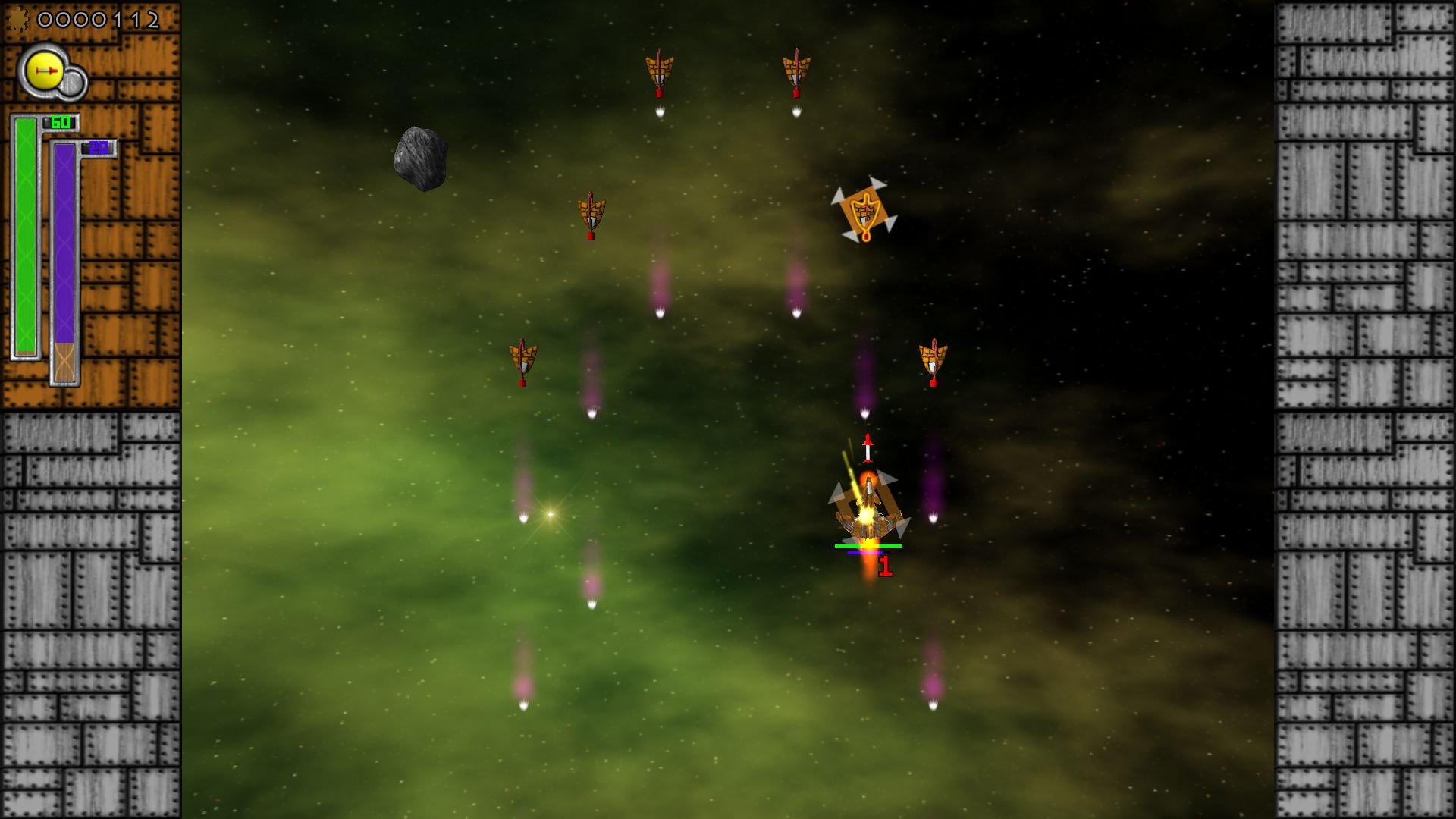Click the green 60 value badge
This screenshot has width=1456, height=819.
click(x=61, y=121)
